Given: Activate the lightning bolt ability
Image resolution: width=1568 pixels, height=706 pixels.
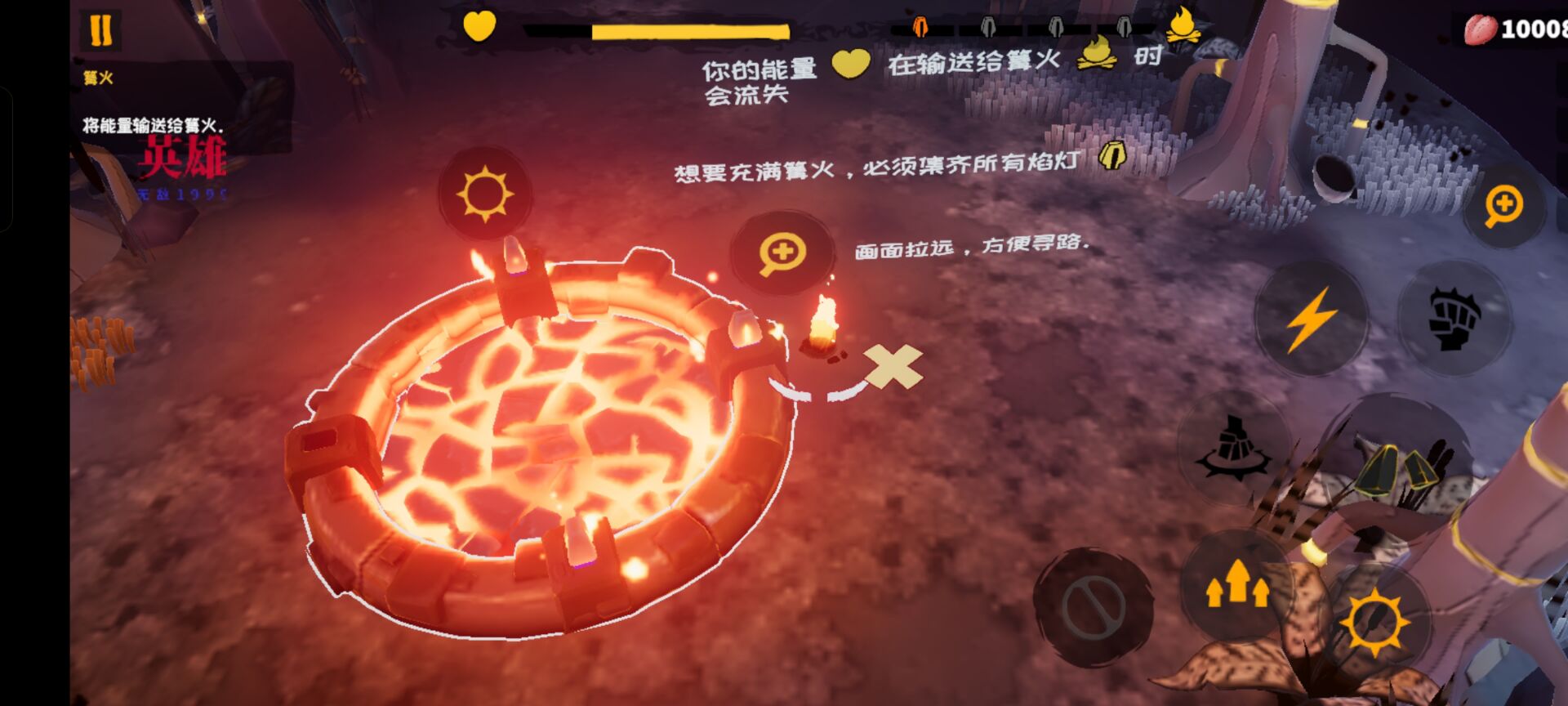Looking at the screenshot, I should click(1310, 319).
